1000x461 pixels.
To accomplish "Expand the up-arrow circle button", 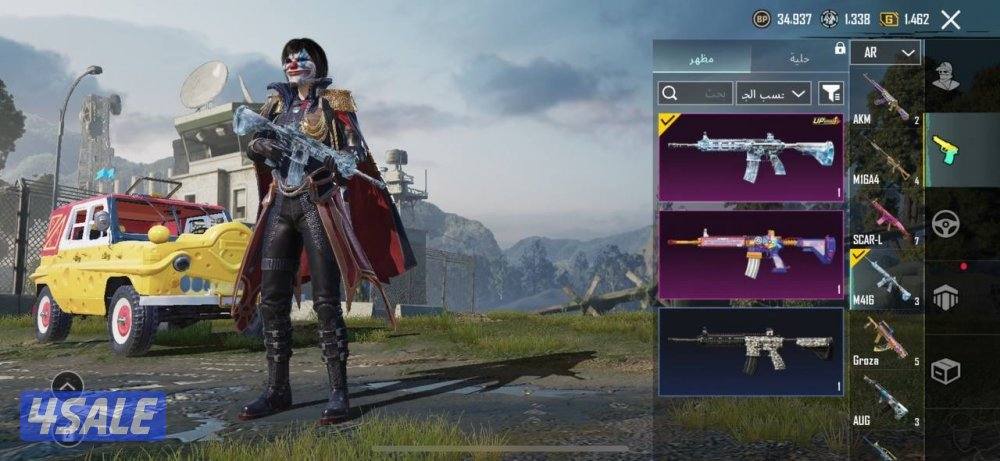I will [x=67, y=384].
